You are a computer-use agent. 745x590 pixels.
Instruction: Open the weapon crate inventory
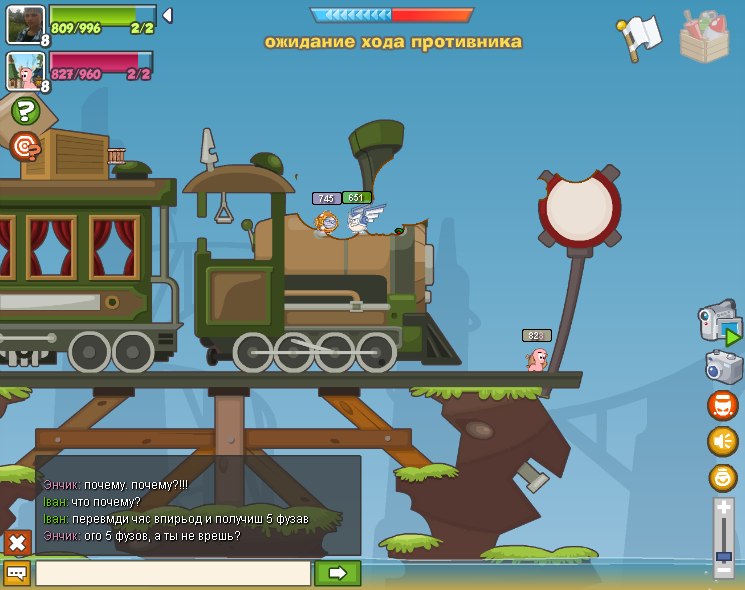pyautogui.click(x=704, y=36)
